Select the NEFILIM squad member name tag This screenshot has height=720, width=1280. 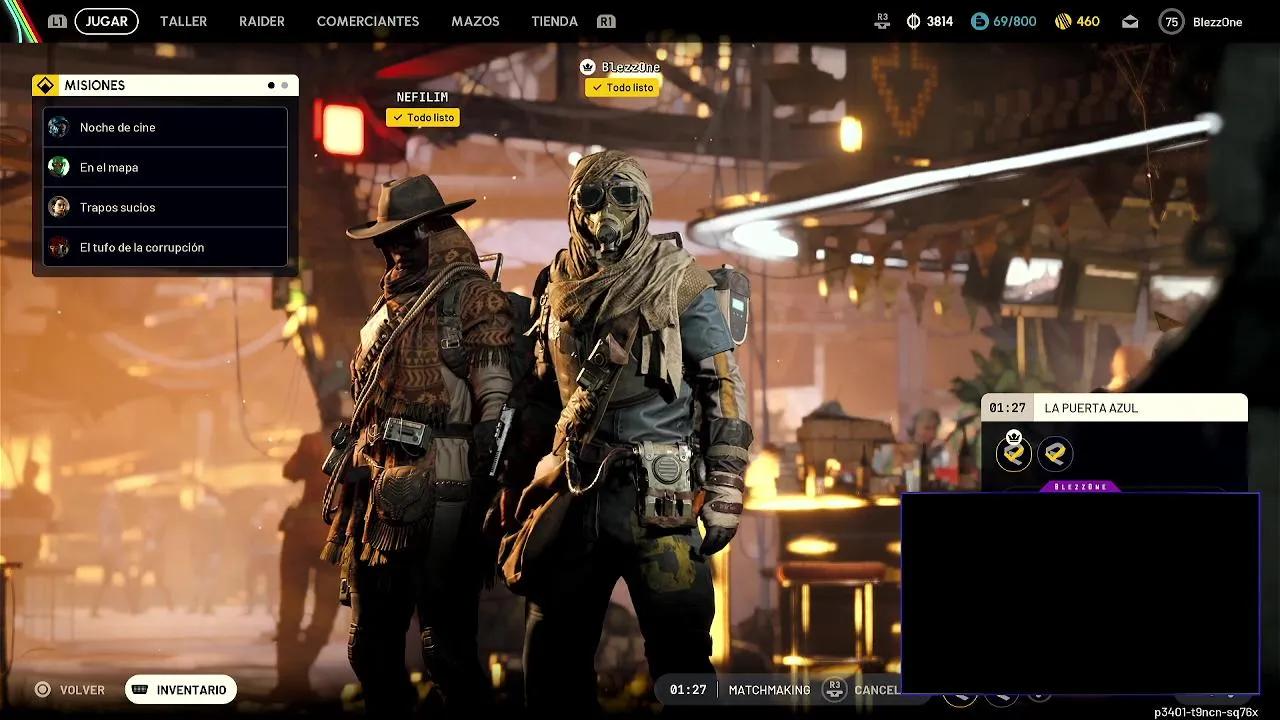pyautogui.click(x=422, y=97)
